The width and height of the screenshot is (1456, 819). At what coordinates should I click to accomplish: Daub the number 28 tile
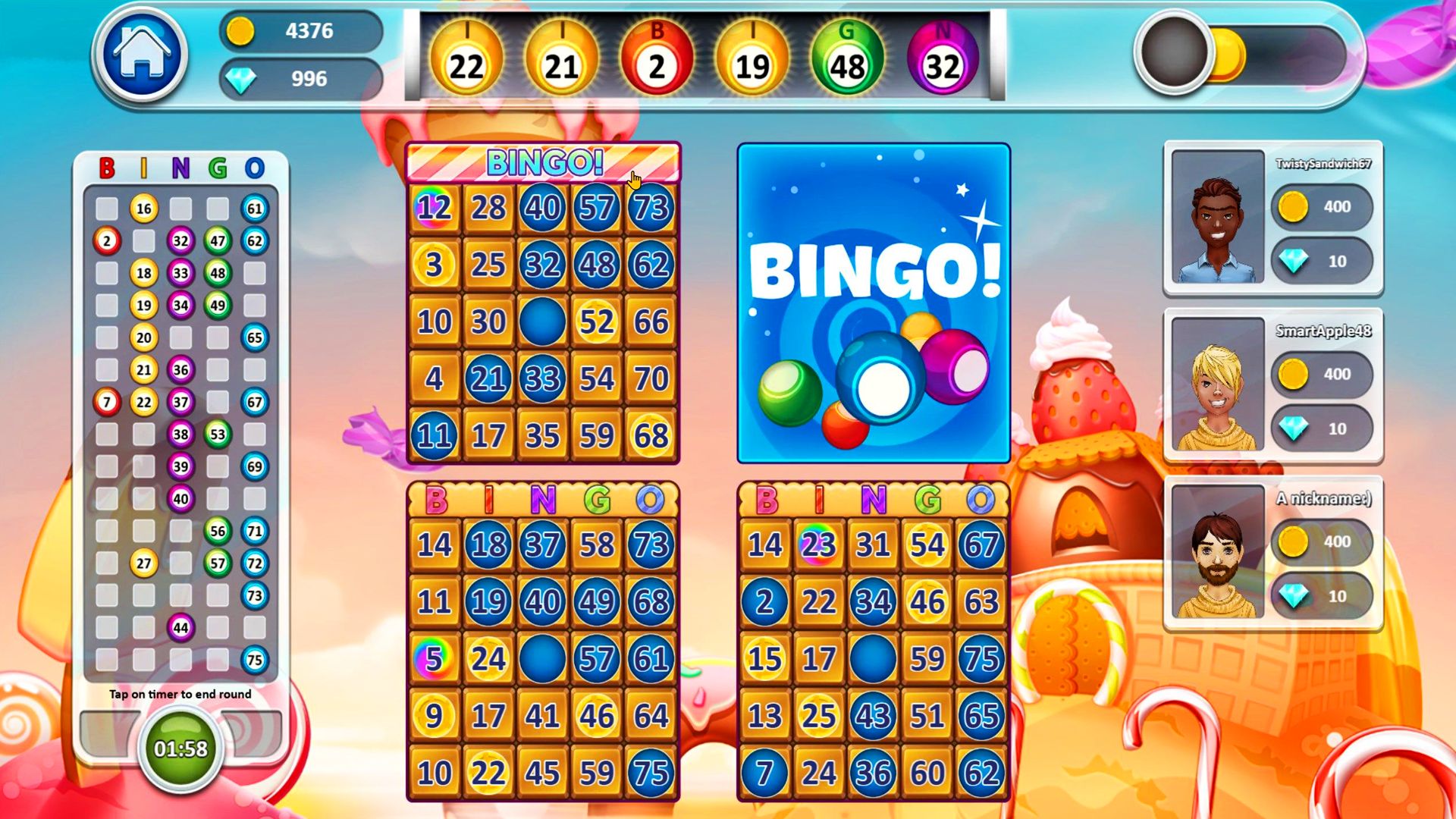tap(488, 208)
